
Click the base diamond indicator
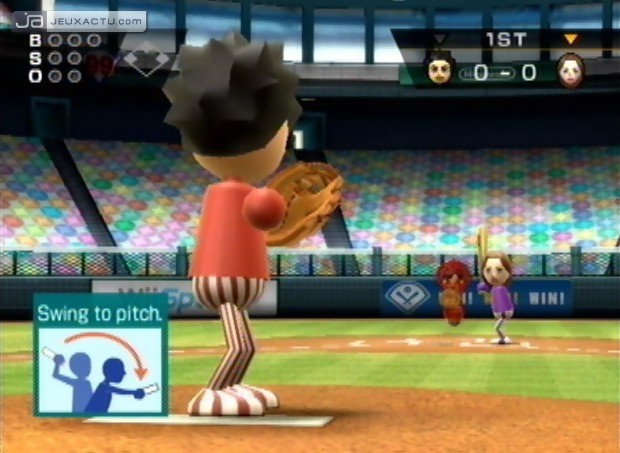tap(146, 61)
